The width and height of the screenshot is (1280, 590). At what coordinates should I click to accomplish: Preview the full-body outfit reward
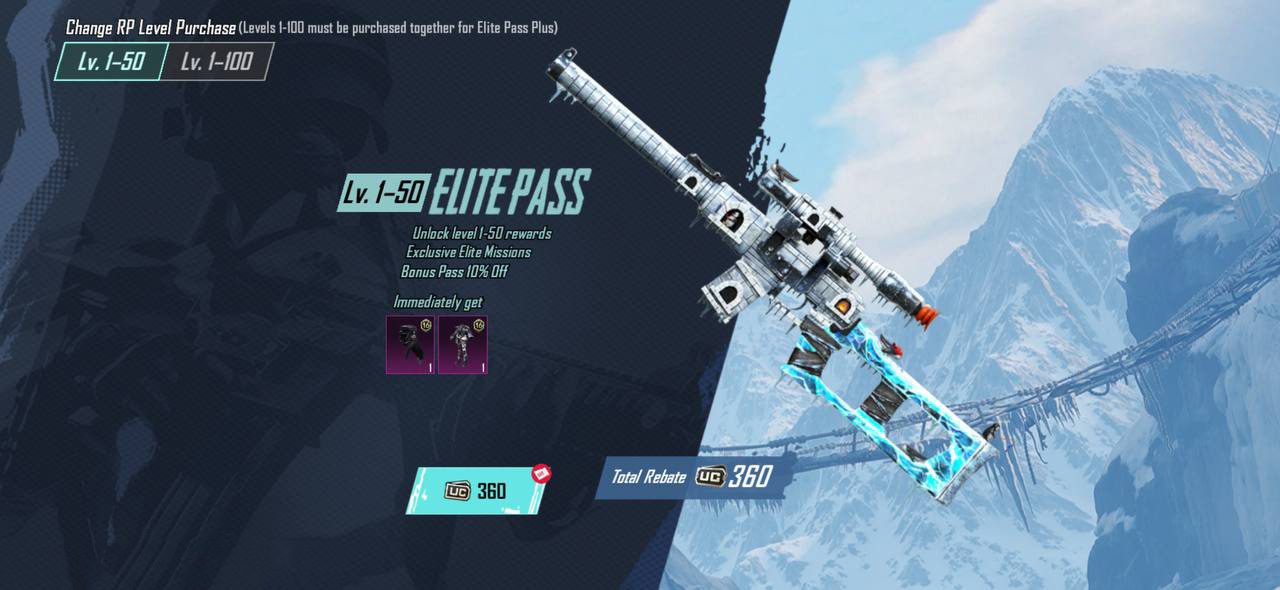point(462,344)
